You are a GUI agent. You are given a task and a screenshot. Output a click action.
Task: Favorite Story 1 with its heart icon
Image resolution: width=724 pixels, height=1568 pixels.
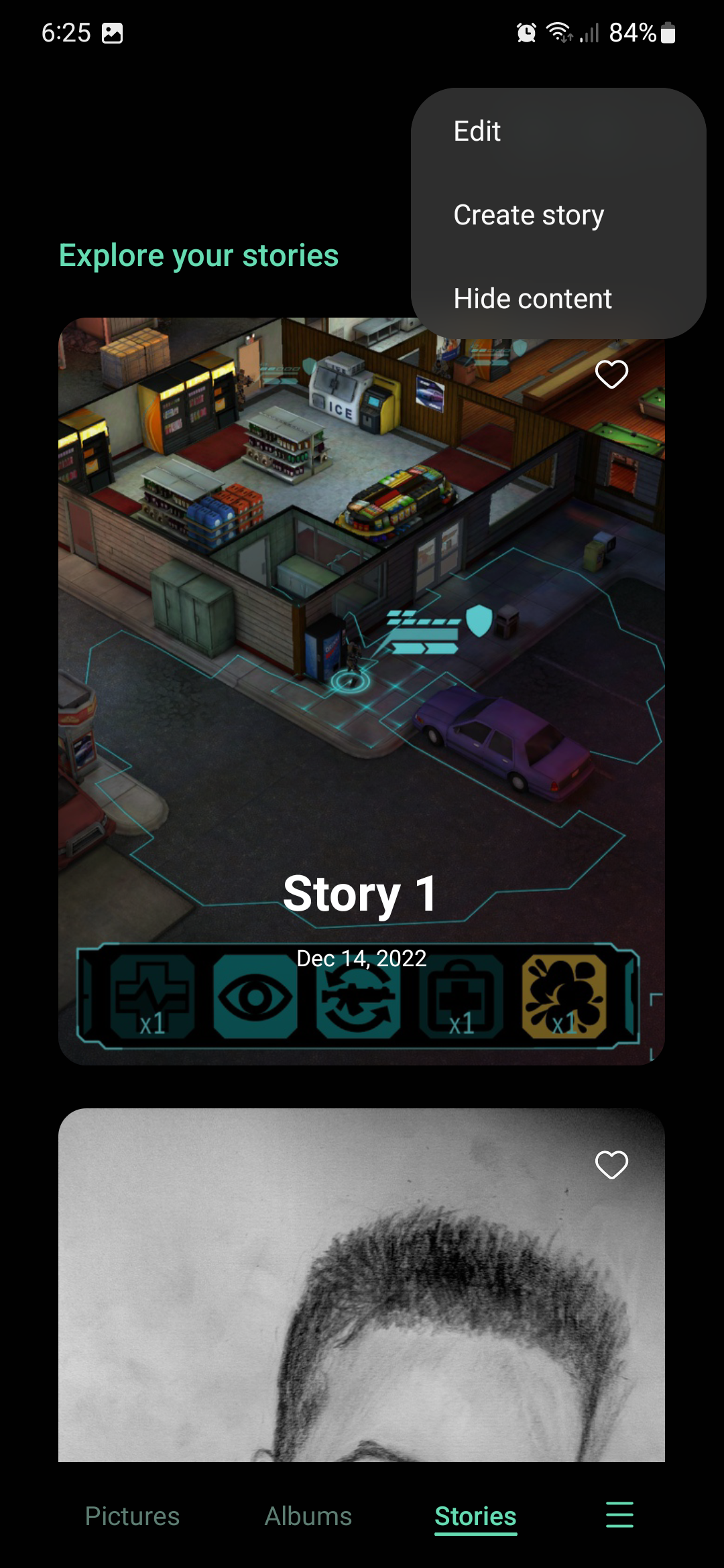(x=611, y=374)
